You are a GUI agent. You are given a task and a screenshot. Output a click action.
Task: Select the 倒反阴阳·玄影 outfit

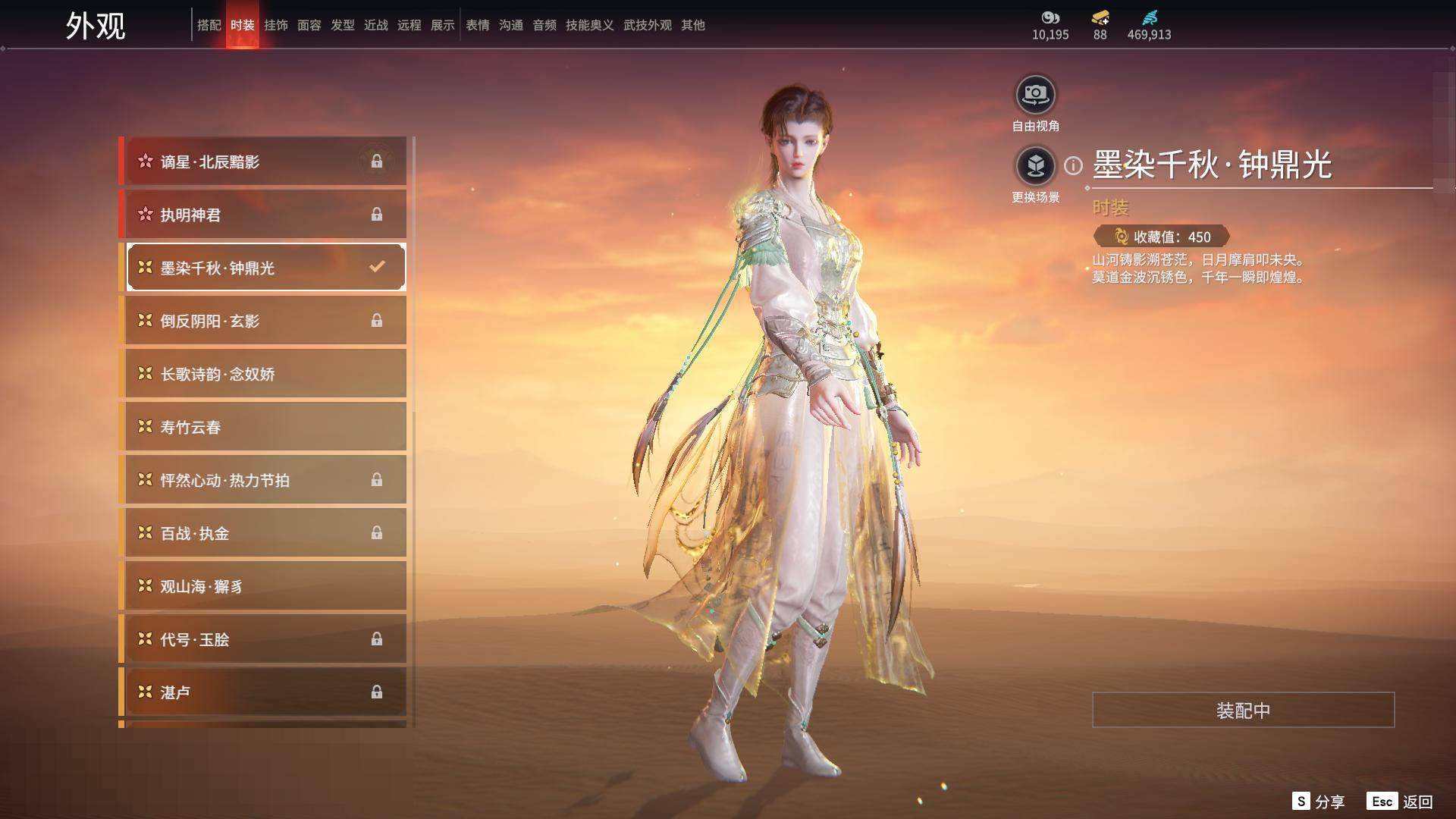click(x=265, y=321)
